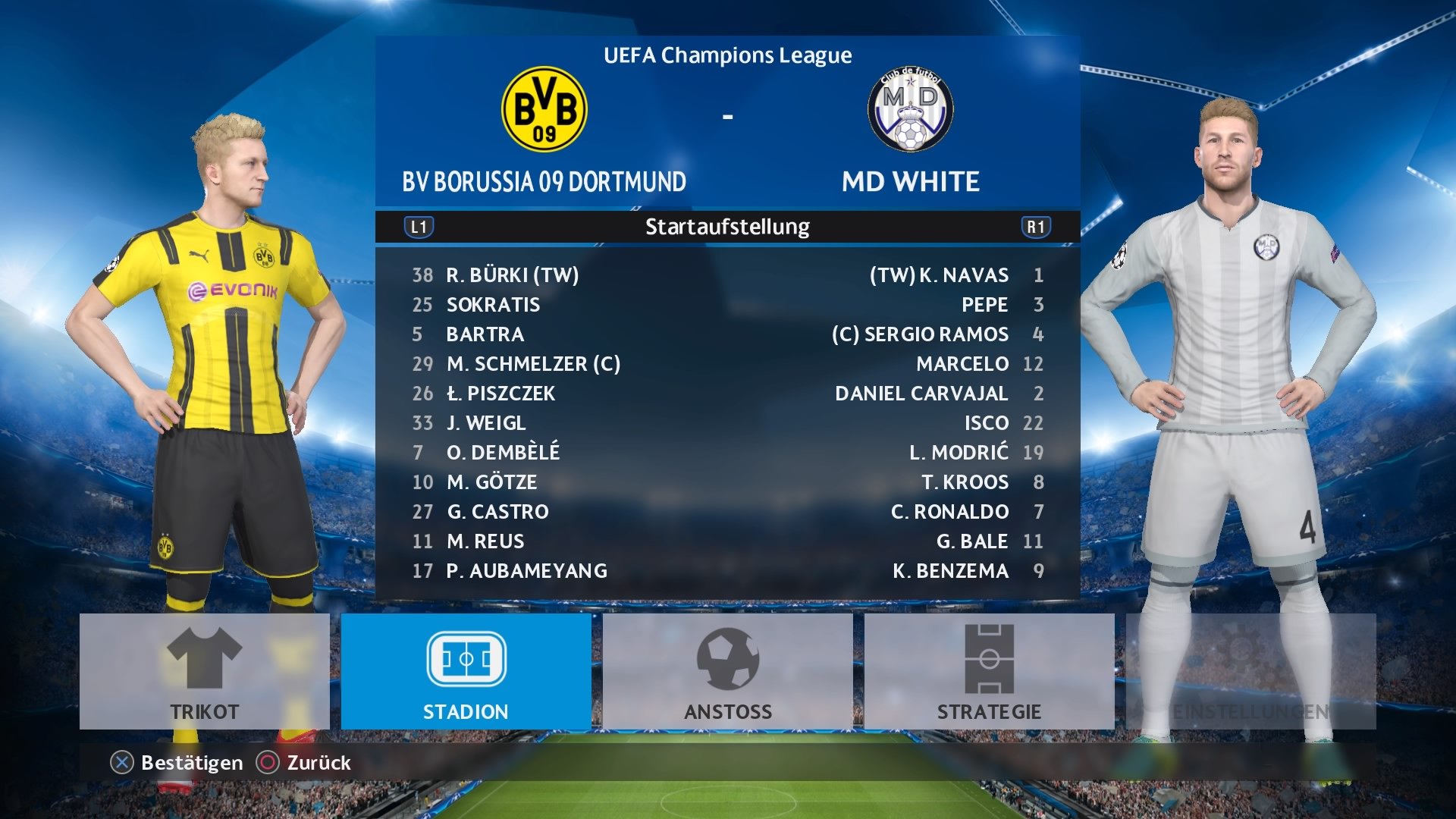Open the ANSTOSS menu option
Image resolution: width=1456 pixels, height=819 pixels.
click(x=728, y=712)
